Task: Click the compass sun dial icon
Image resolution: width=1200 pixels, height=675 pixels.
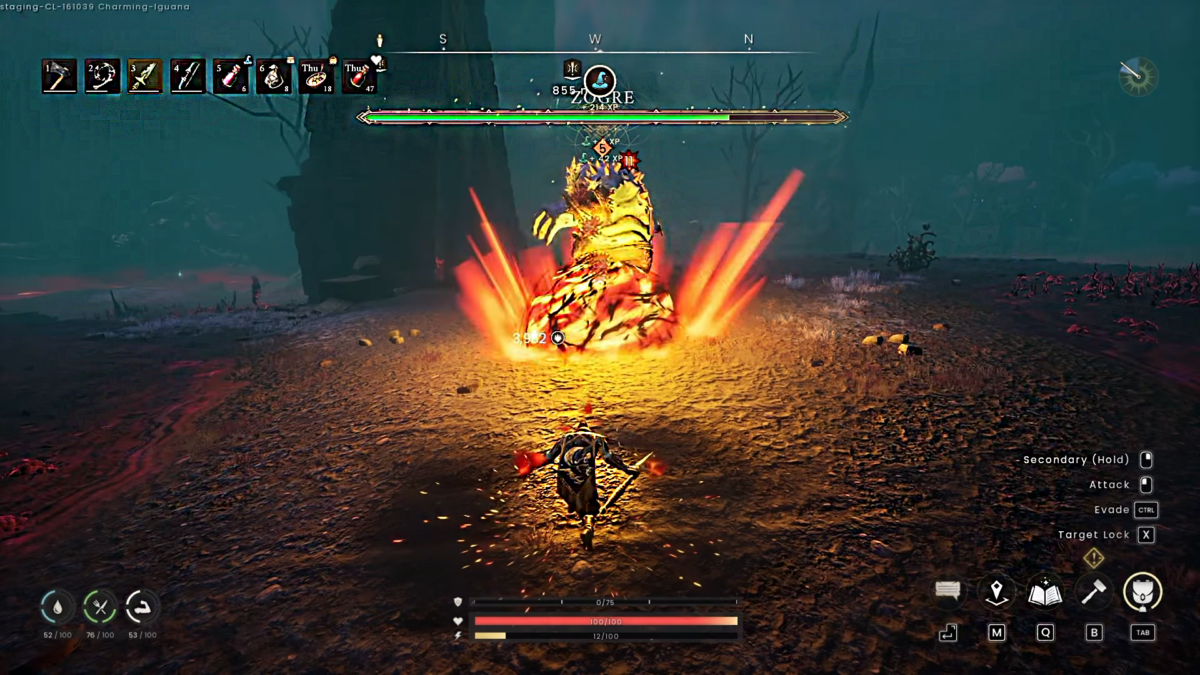Action: tap(1138, 76)
